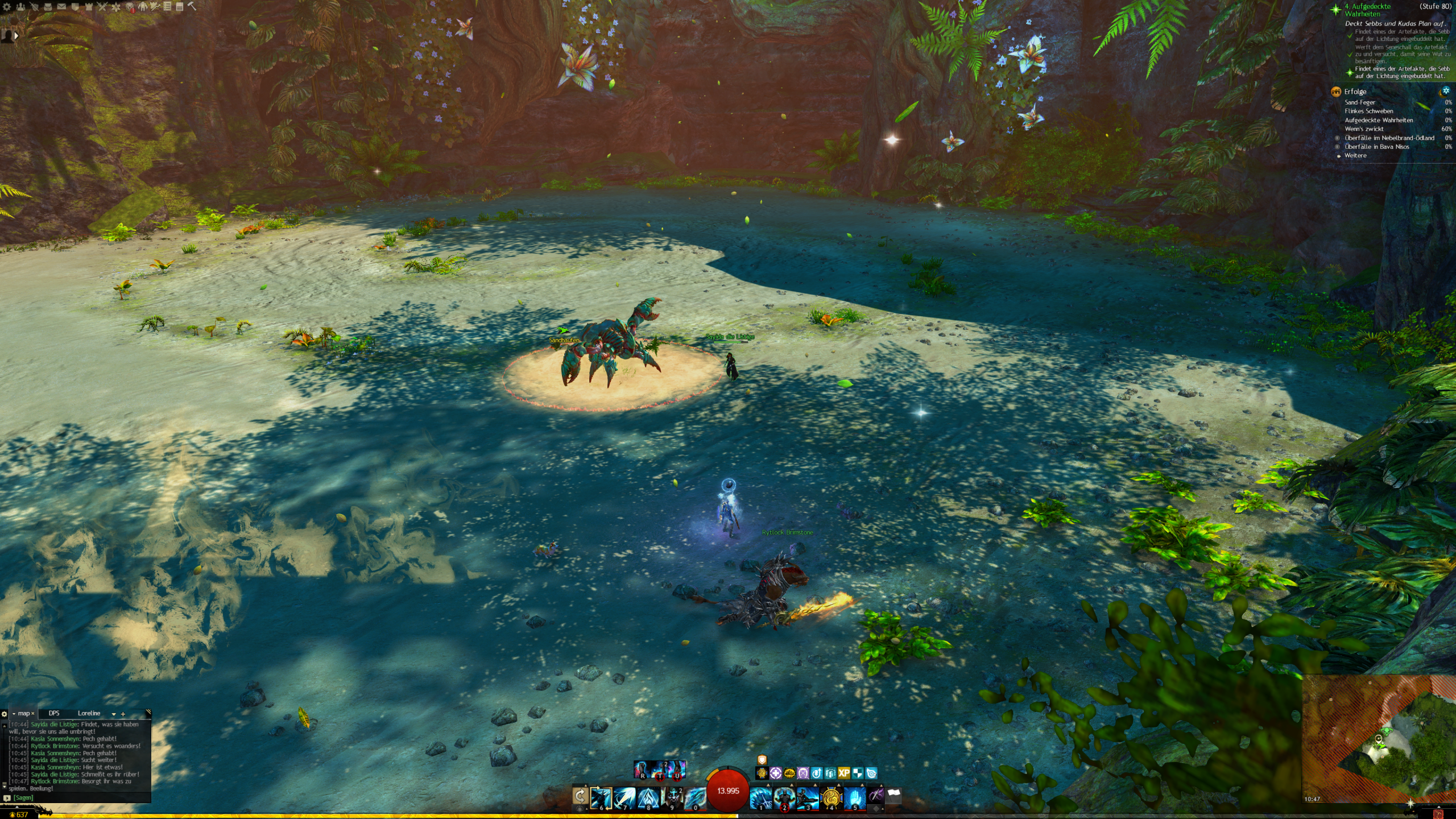This screenshot has width=1456, height=819.
Task: Switch to the Loreline chat tab
Action: (89, 713)
